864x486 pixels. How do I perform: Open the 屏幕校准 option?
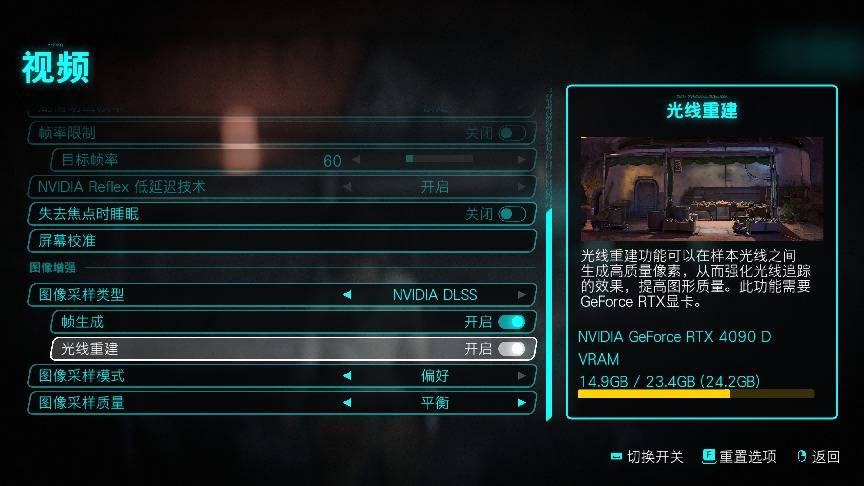[x=280, y=241]
